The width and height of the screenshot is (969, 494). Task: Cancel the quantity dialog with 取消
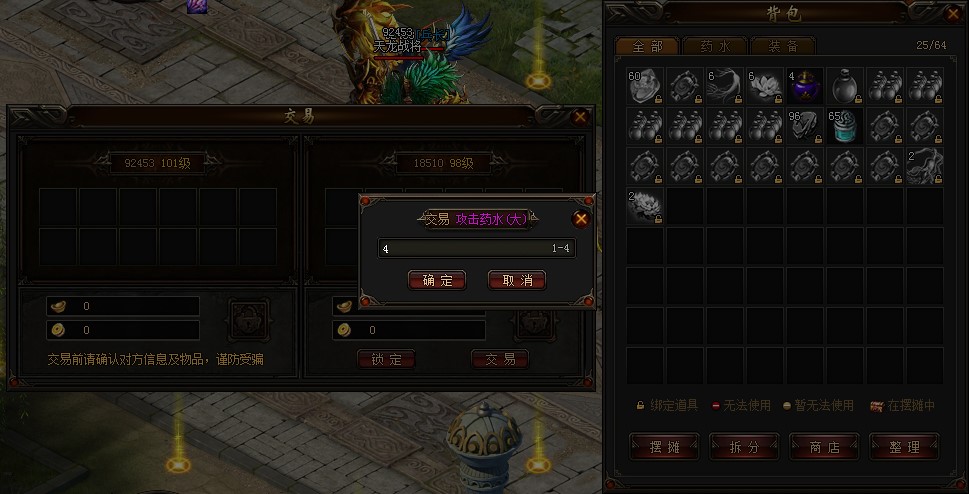(x=517, y=280)
